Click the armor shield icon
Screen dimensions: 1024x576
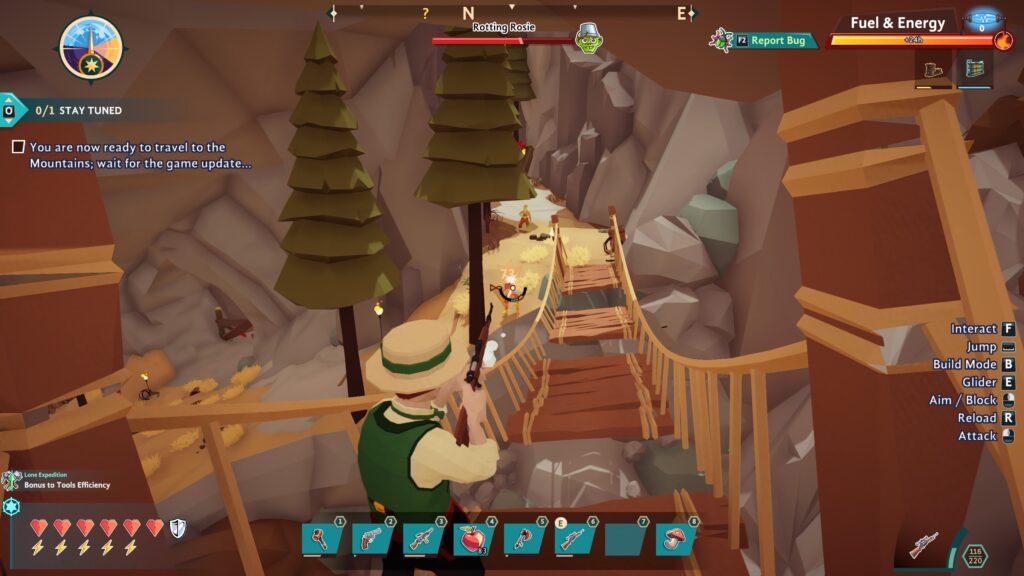[177, 527]
